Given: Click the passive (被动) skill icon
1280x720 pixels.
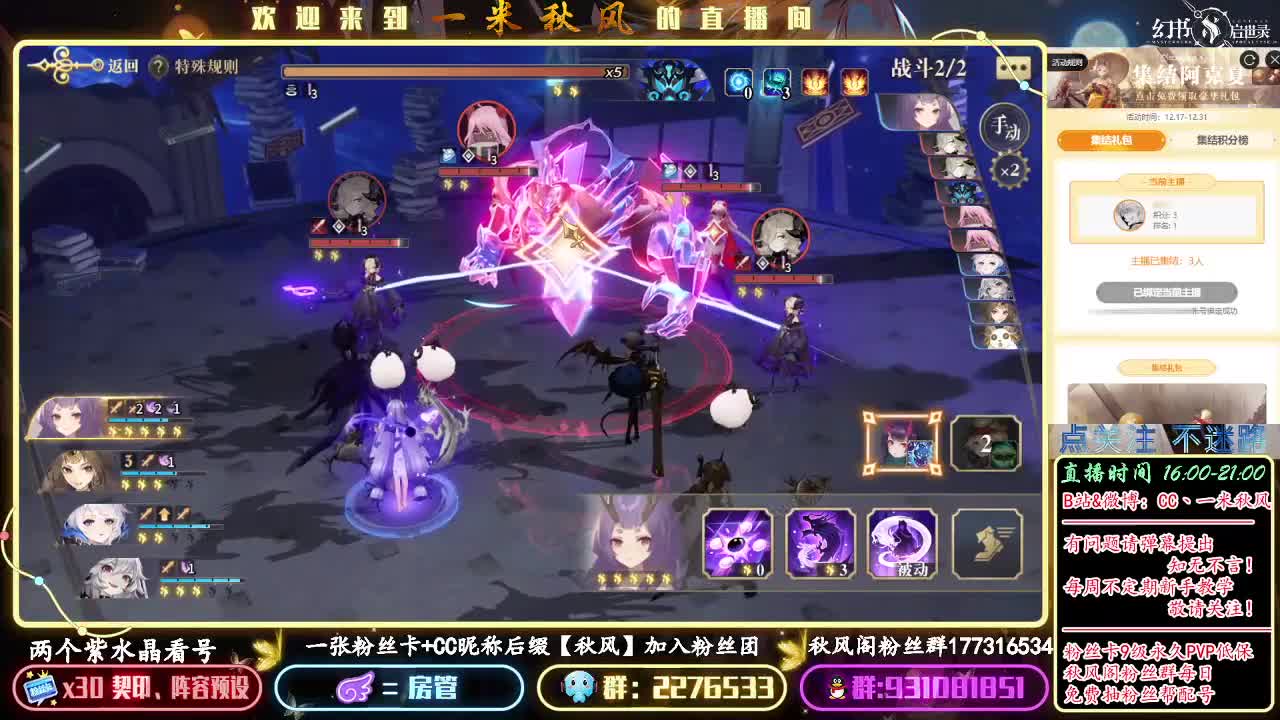Looking at the screenshot, I should (903, 542).
